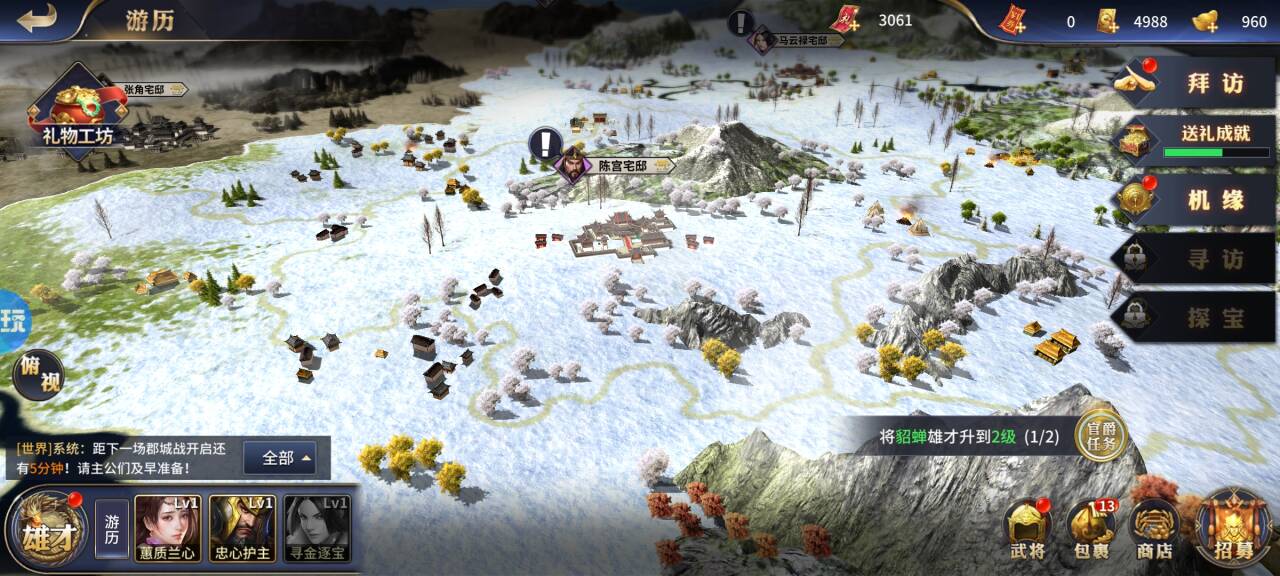
Task: Open the 全部 chat channel dropdown
Action: coord(280,458)
